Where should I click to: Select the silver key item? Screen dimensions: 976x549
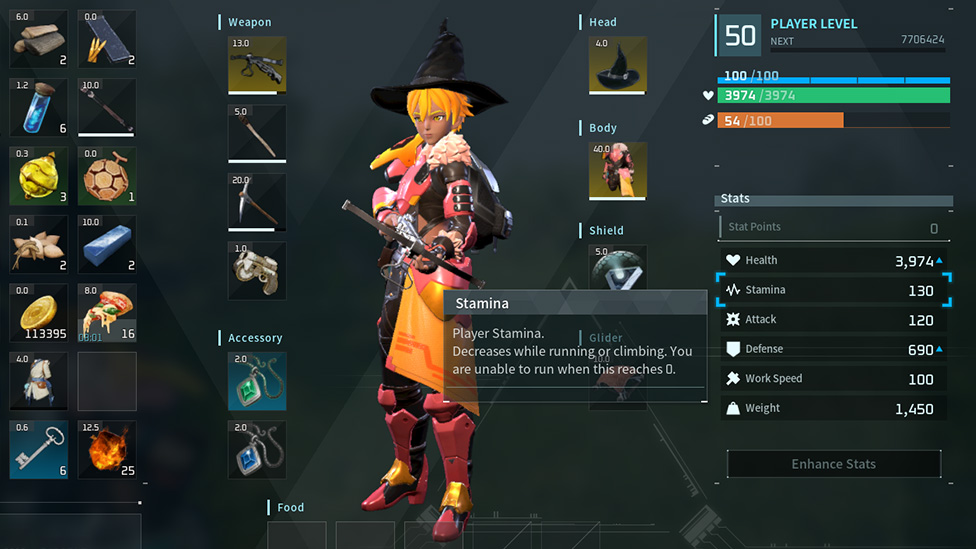tap(39, 449)
